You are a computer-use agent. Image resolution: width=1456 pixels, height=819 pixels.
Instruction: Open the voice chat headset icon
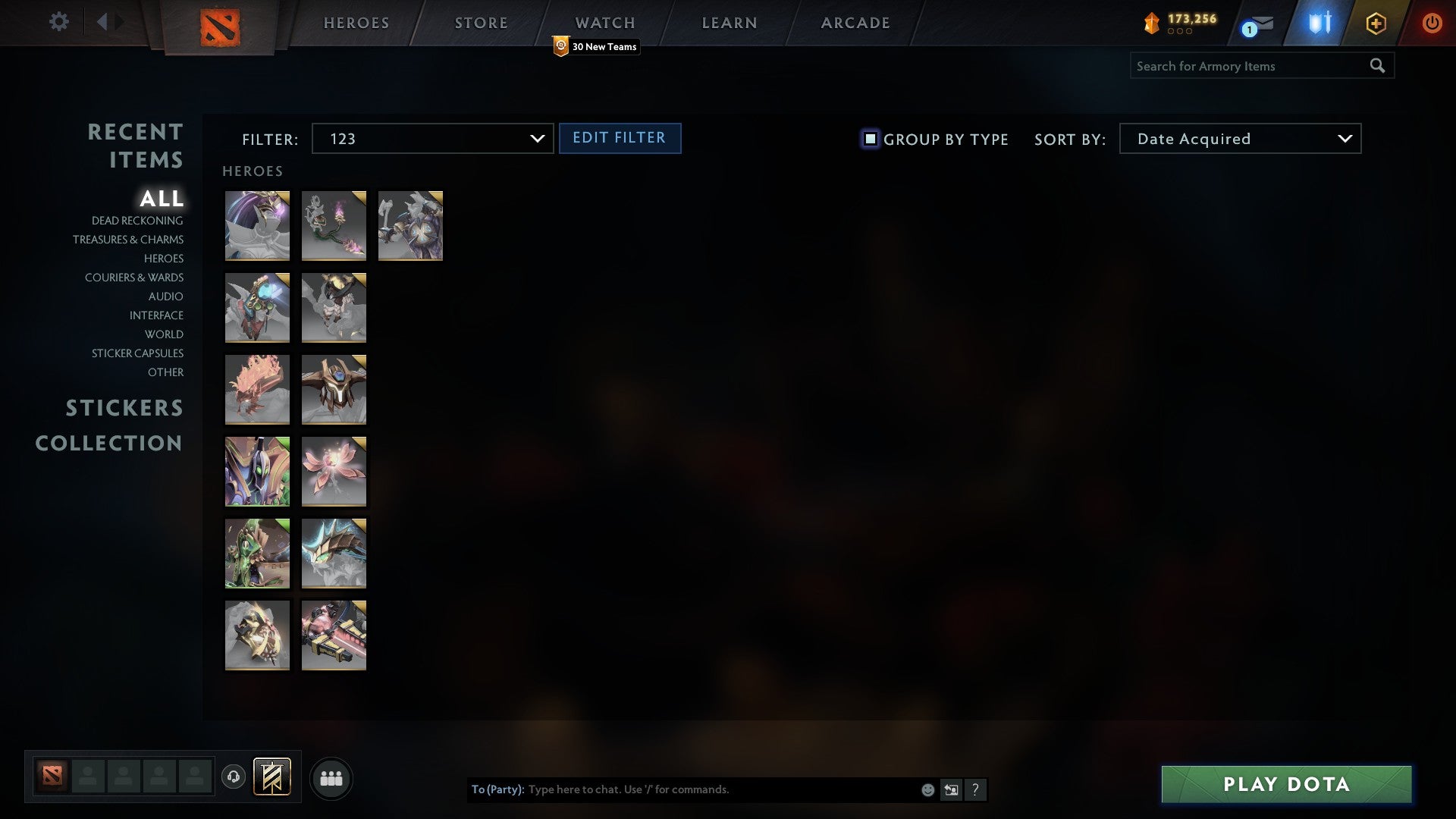click(x=234, y=777)
